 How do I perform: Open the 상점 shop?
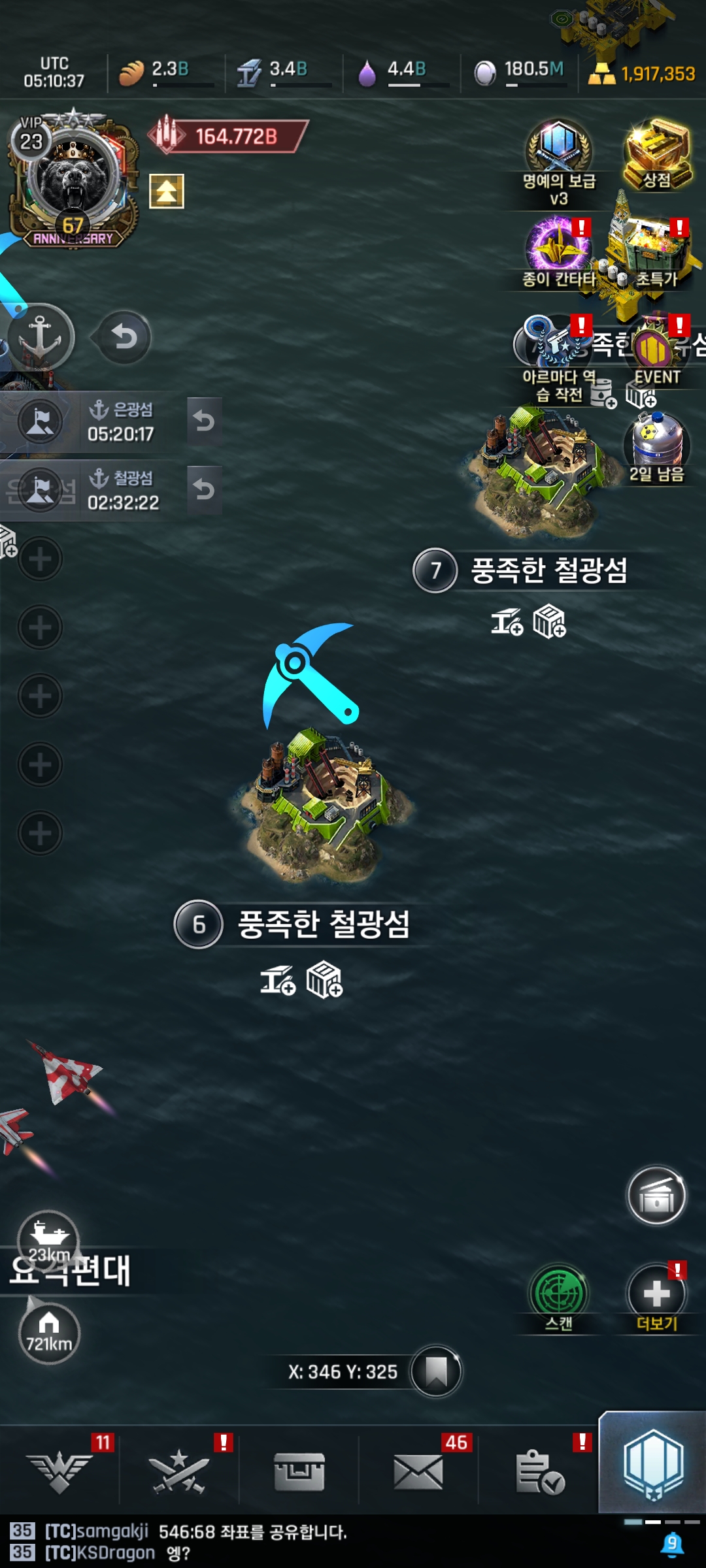pos(657,154)
